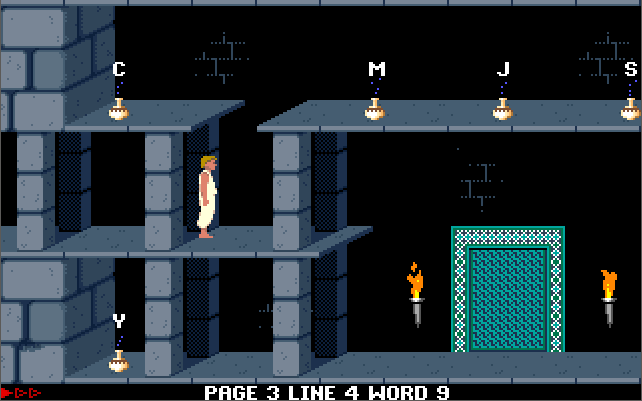Choose the potion labeled C
642x401 pixels.
pos(119,110)
